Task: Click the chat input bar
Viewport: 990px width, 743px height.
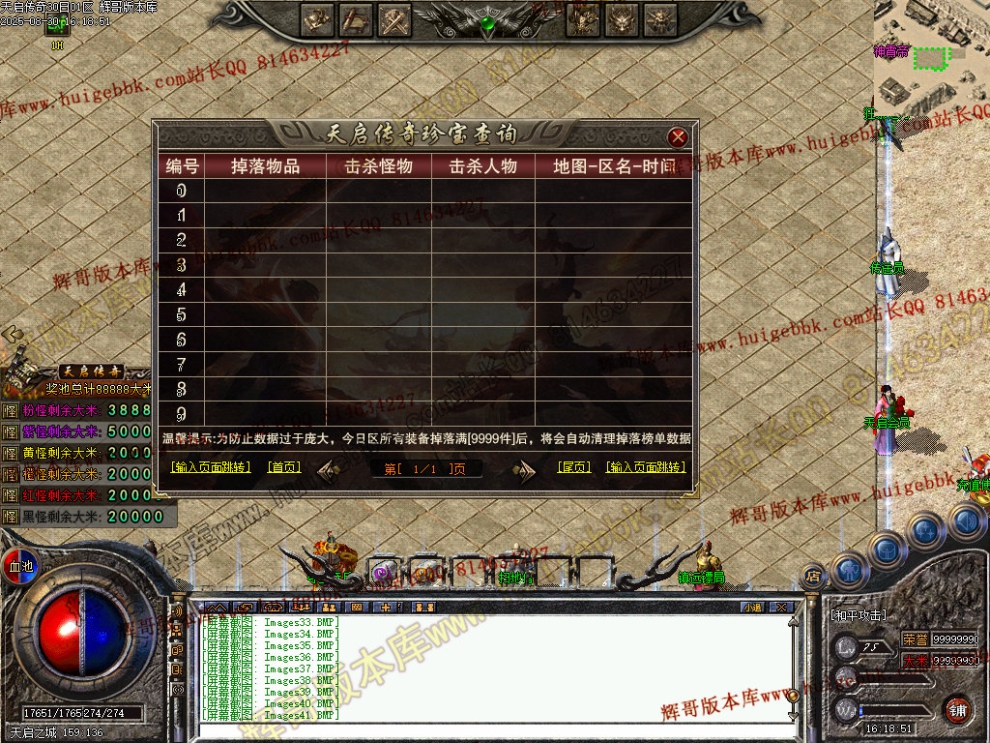Action: [490, 730]
